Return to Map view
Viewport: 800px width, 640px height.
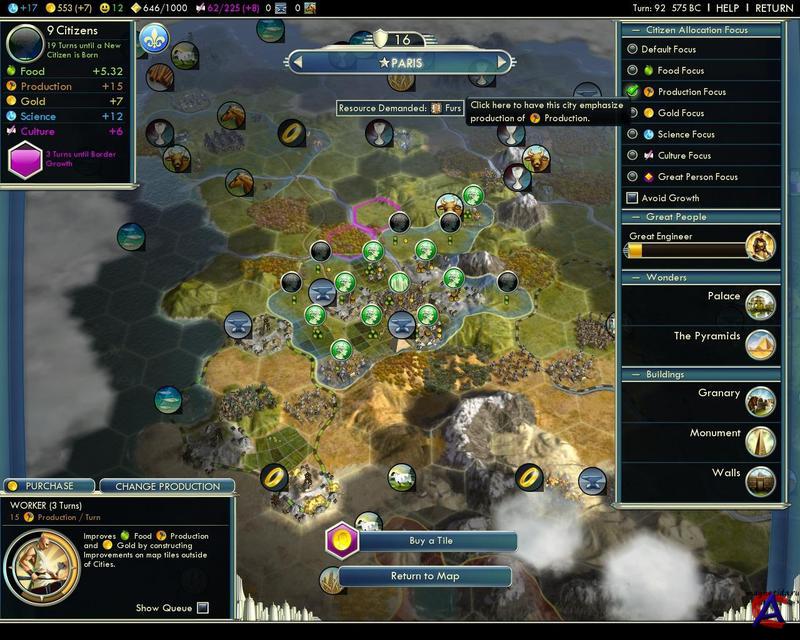pyautogui.click(x=426, y=576)
